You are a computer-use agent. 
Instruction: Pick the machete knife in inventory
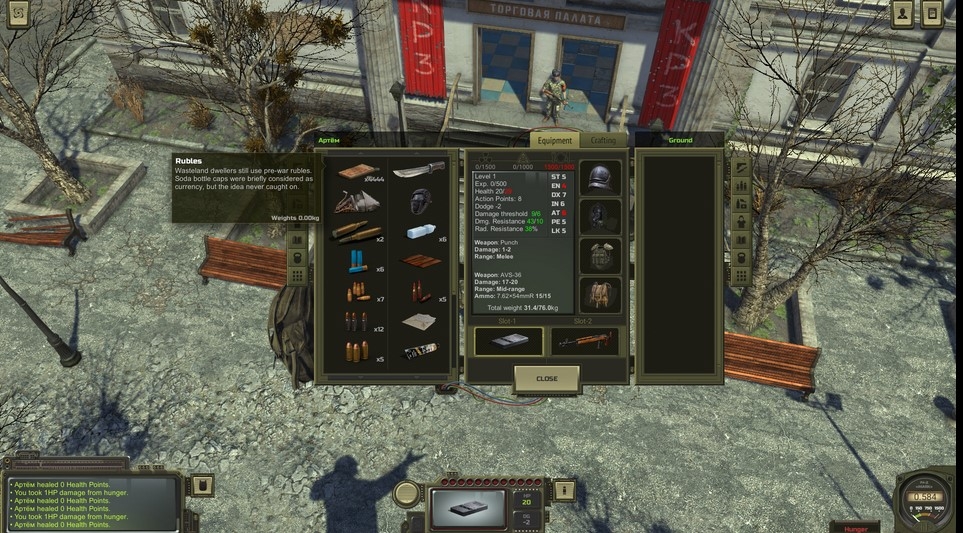[419, 171]
